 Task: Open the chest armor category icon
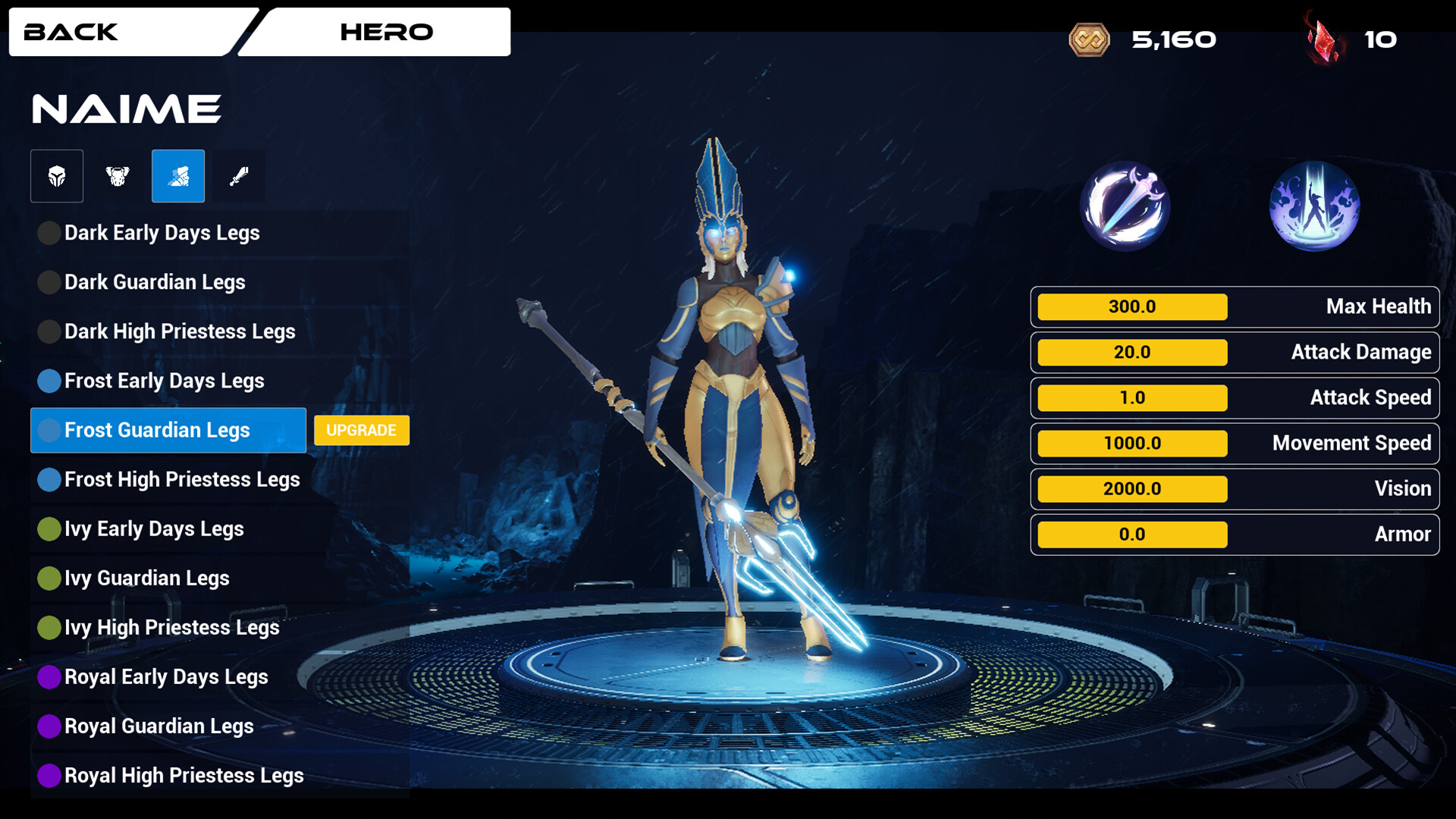117,176
